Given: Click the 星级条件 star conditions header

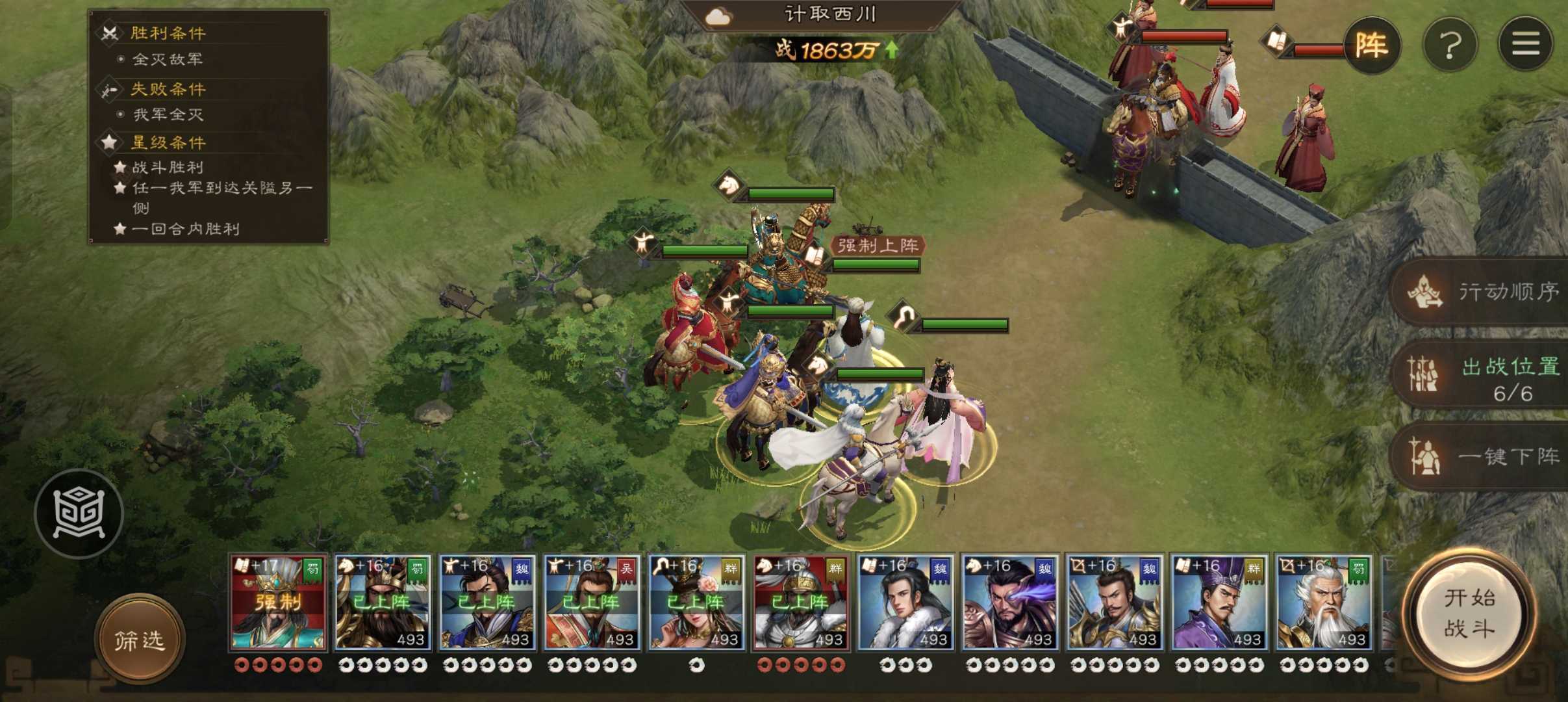Looking at the screenshot, I should 168,142.
